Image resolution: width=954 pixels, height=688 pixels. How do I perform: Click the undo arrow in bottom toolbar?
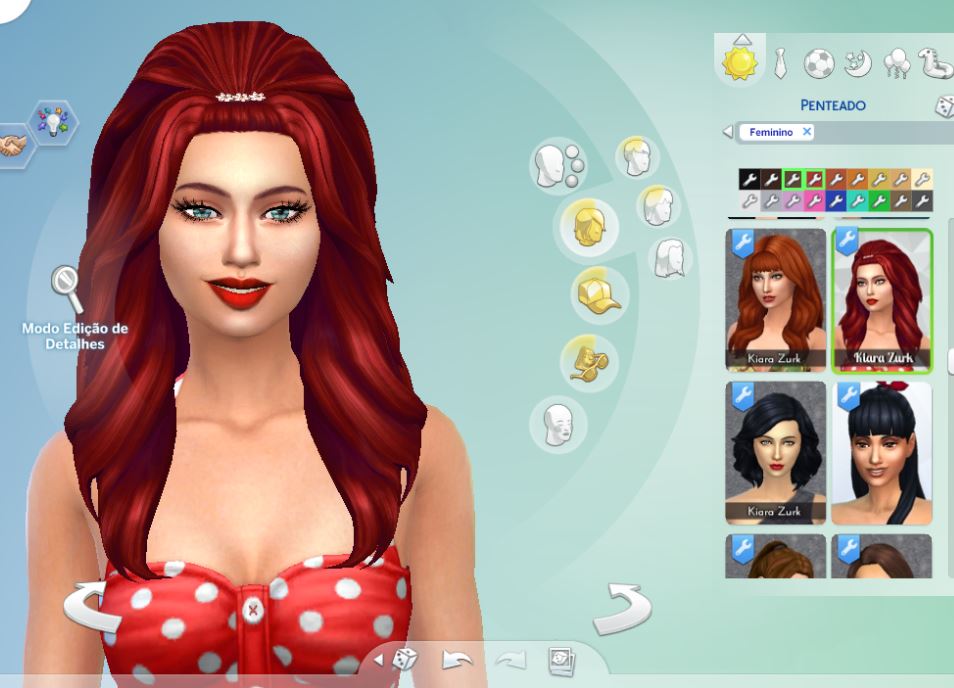457,659
